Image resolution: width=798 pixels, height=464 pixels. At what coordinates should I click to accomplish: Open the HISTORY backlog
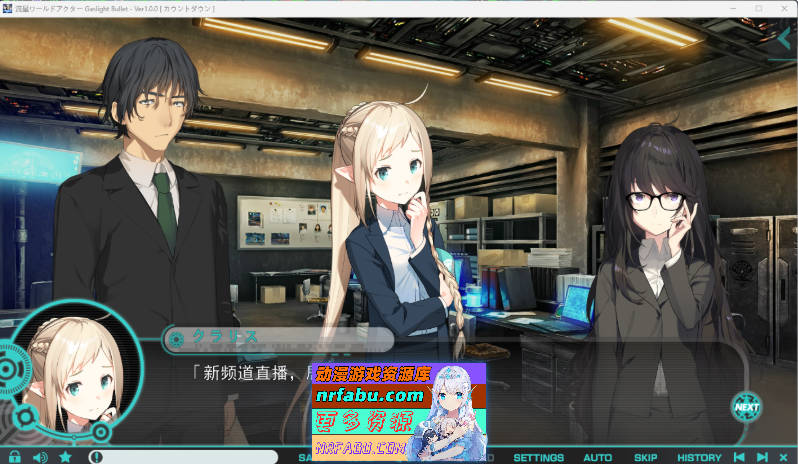point(699,457)
